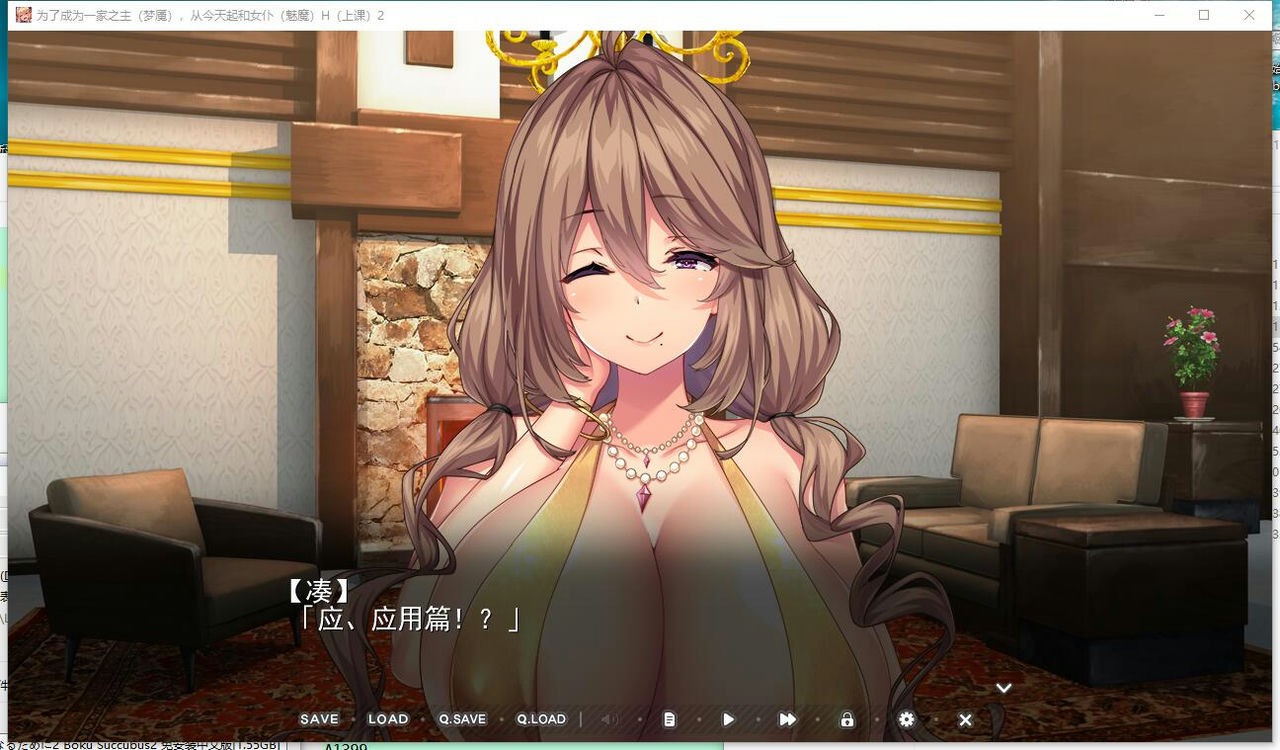The image size is (1280, 750).
Task: Click SAVE to open the save screen
Action: tap(318, 719)
